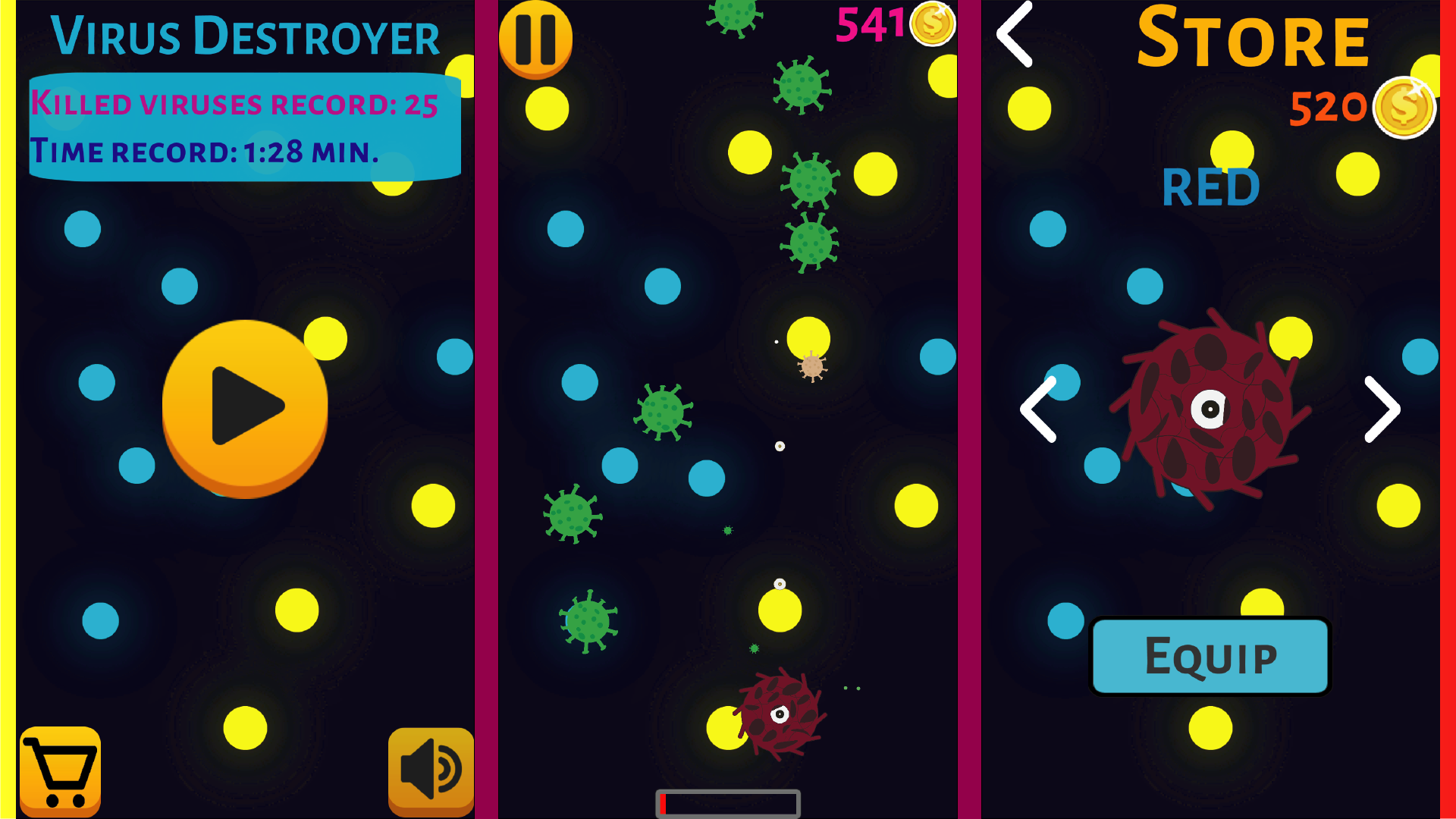Open the shop cart icon
Screen dimensions: 1456x819
[61, 769]
